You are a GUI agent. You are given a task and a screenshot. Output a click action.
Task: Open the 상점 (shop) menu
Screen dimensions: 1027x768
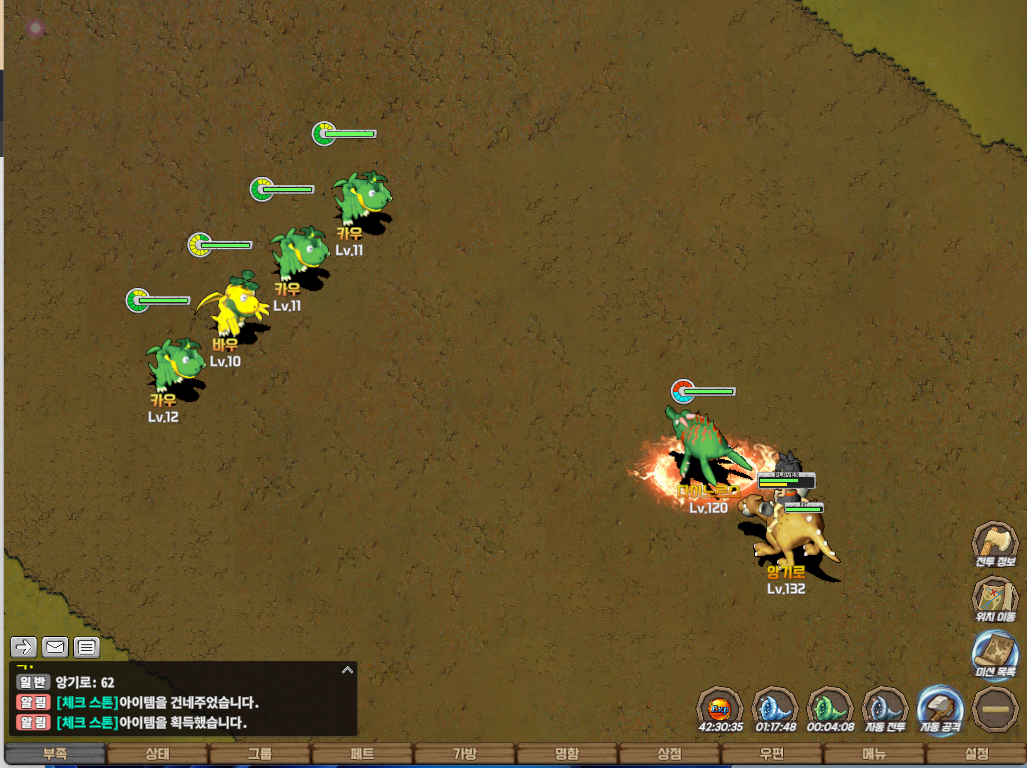point(669,754)
